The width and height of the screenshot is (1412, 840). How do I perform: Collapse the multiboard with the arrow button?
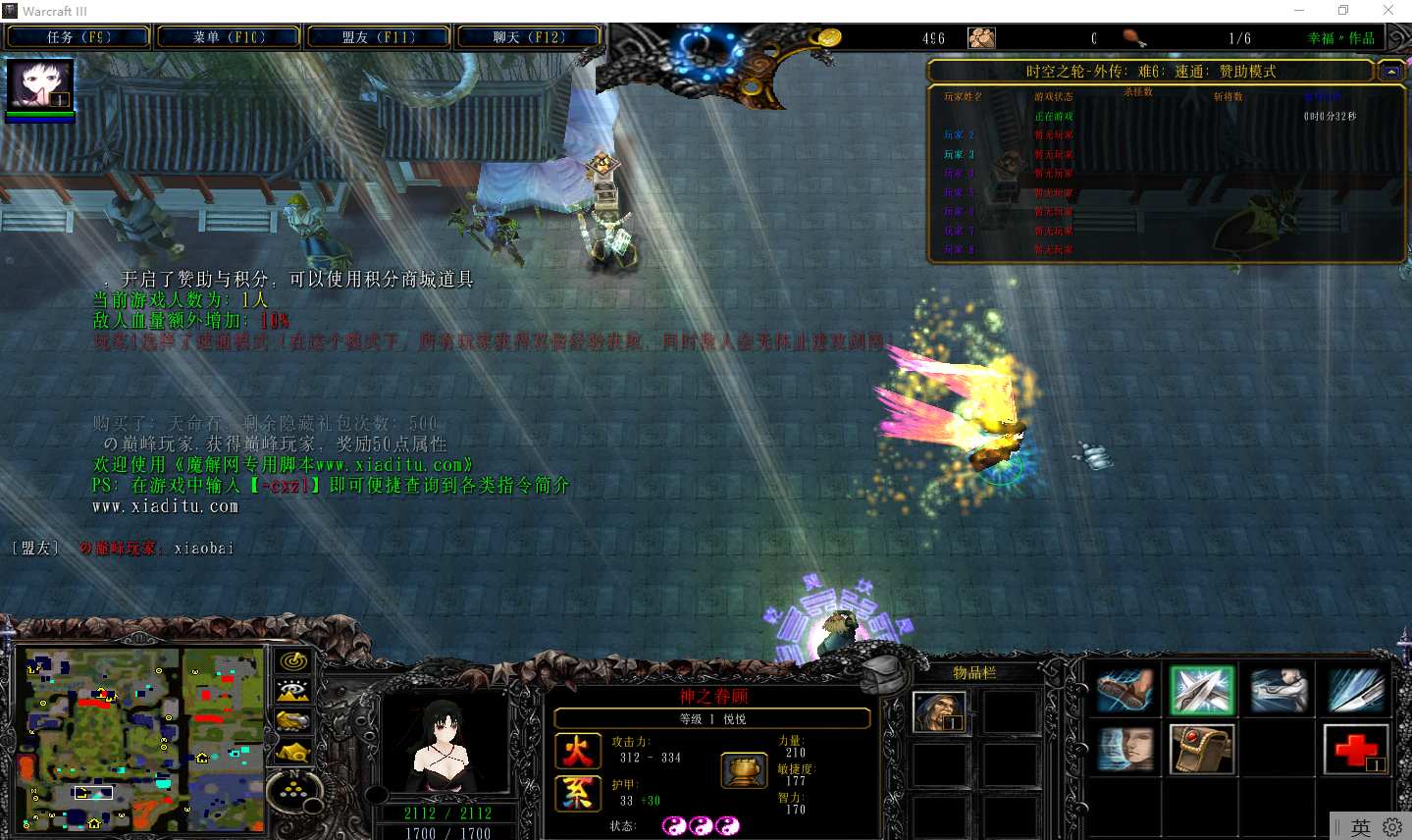[1390, 72]
